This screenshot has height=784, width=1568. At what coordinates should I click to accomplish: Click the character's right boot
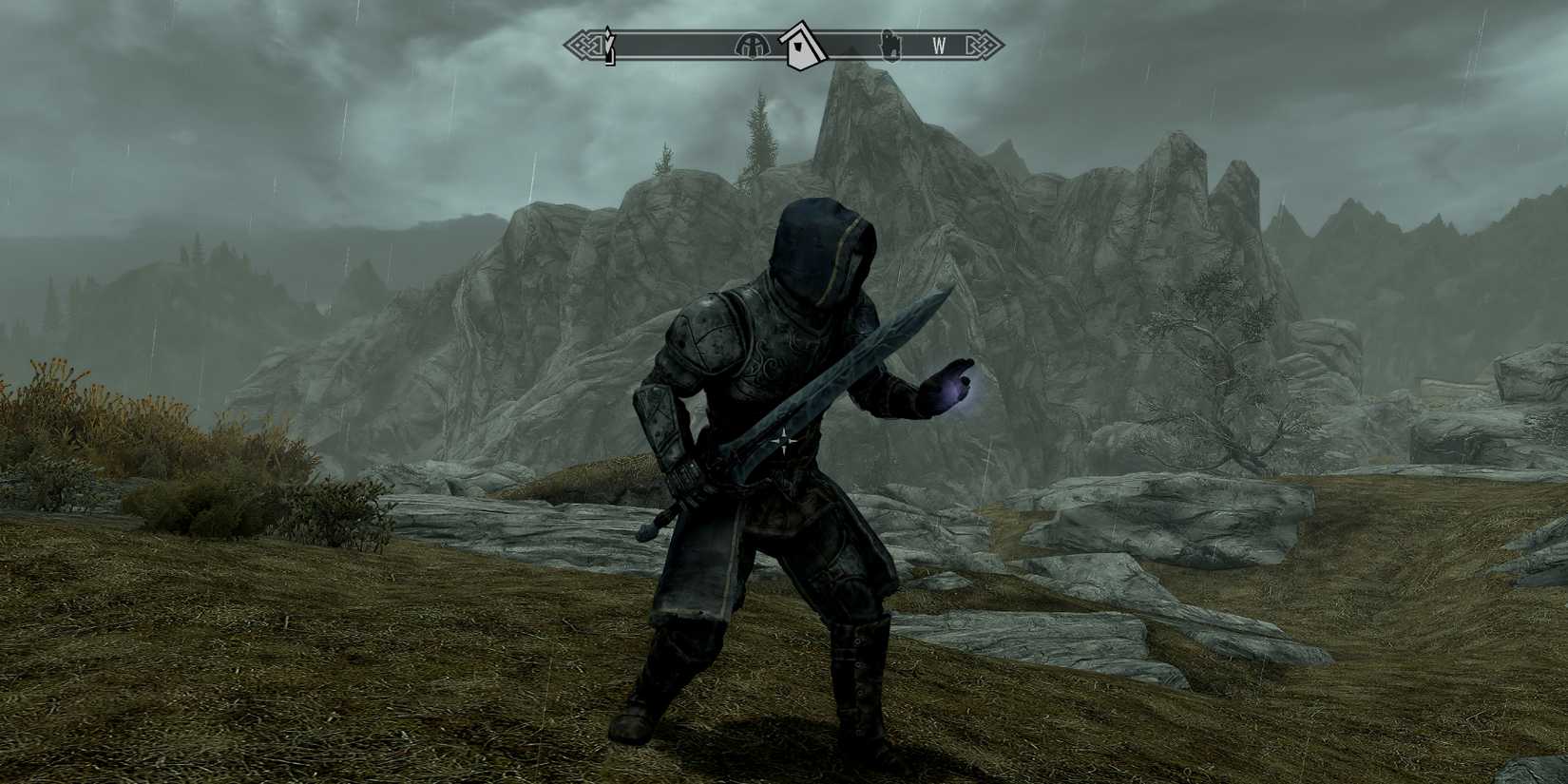[637, 717]
